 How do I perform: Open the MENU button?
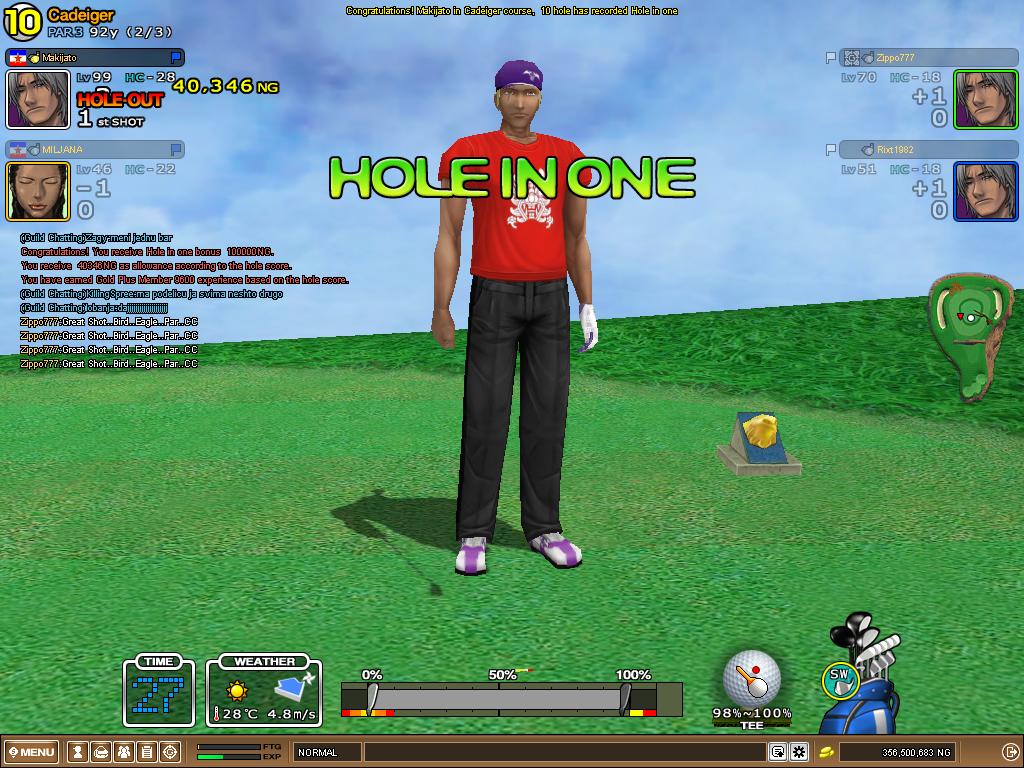point(32,752)
